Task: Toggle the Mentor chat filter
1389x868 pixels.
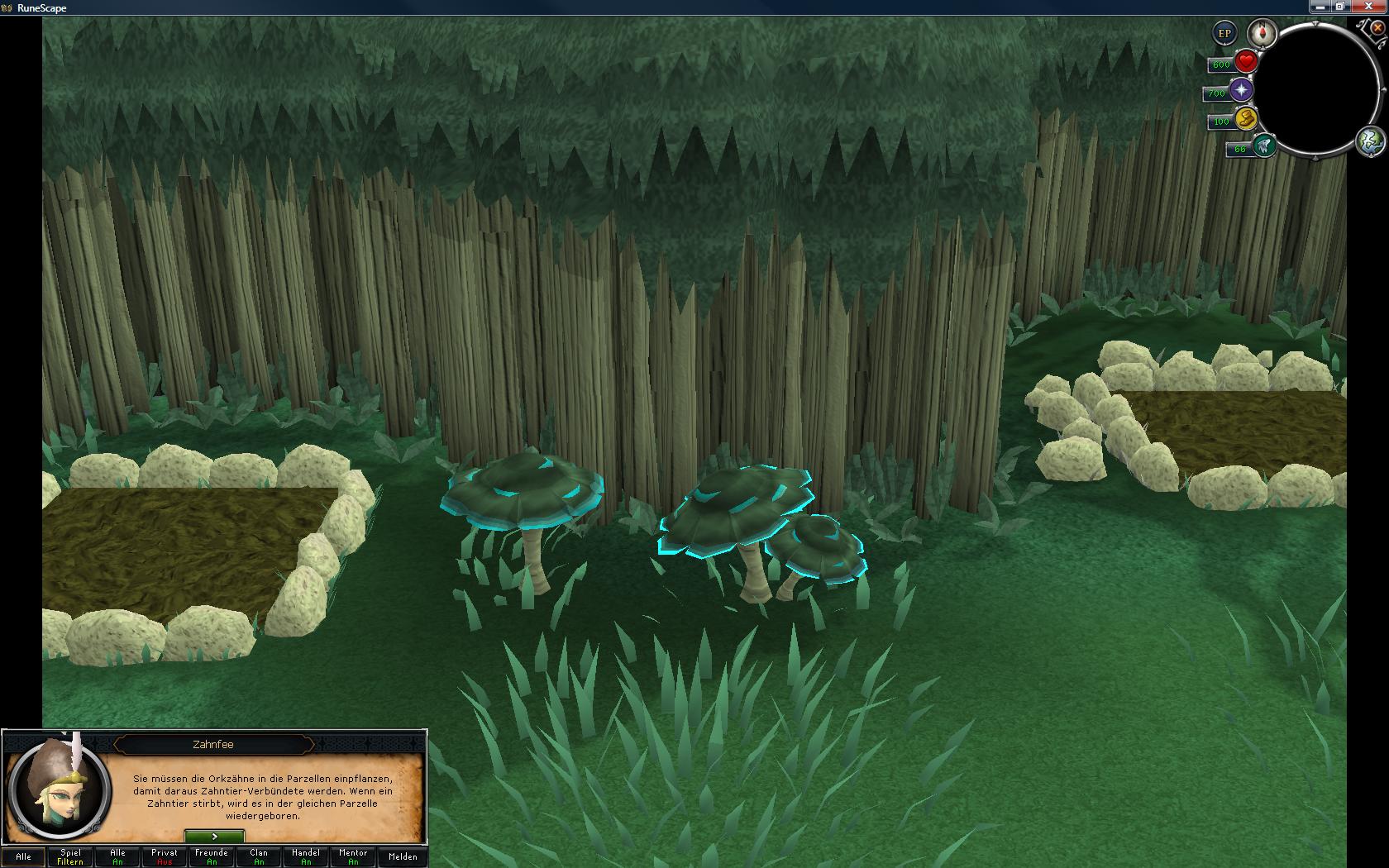Action: [x=353, y=856]
